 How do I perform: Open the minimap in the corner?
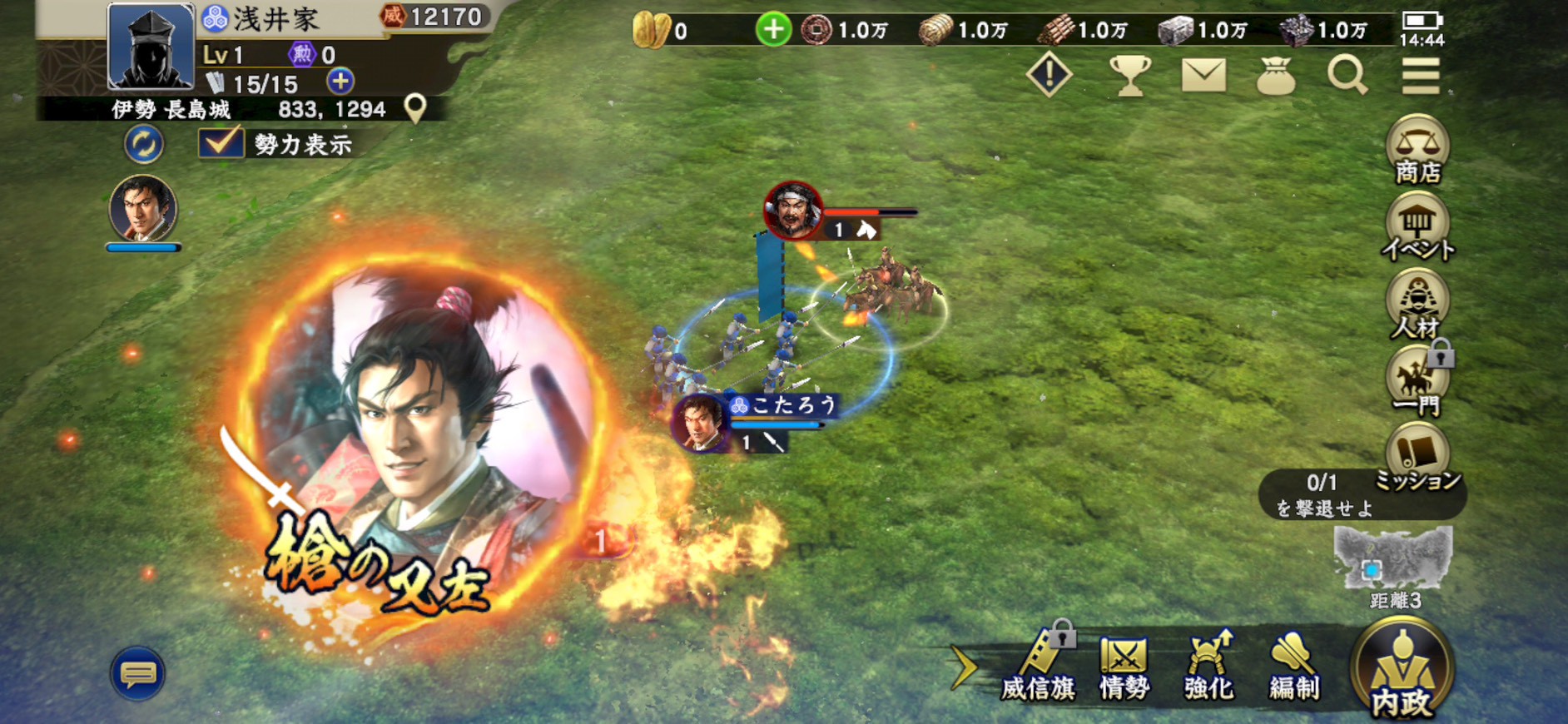click(1393, 559)
